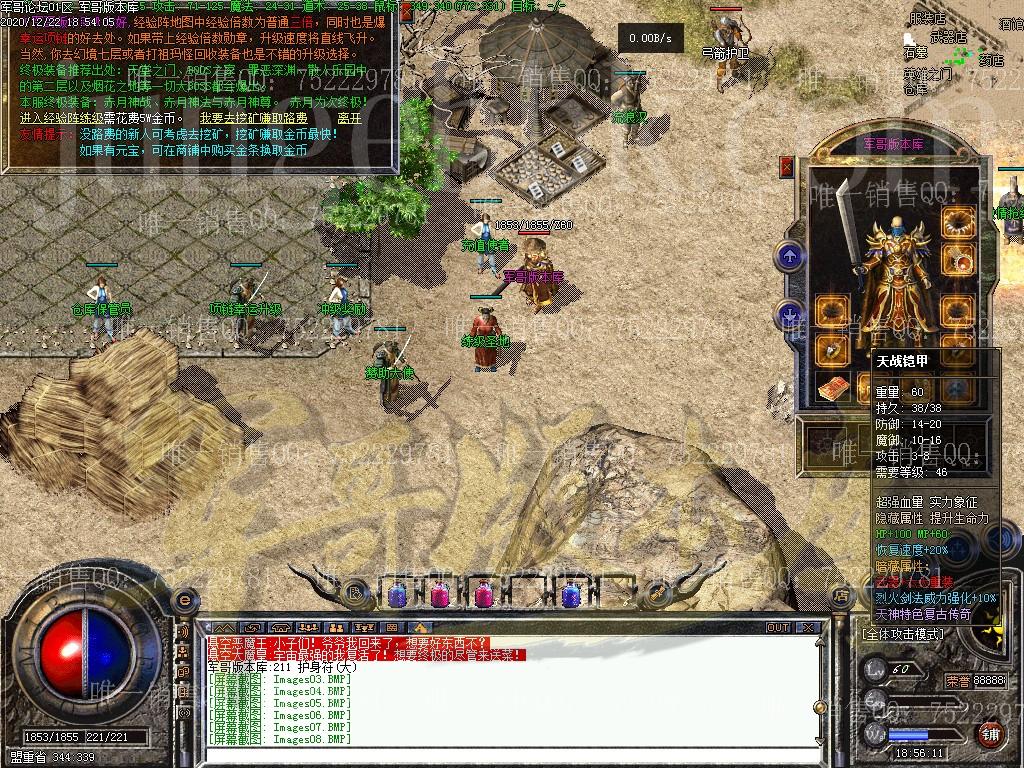Image resolution: width=1024 pixels, height=768 pixels.
Task: Click the 荣誉 honor label
Action: [x=957, y=680]
